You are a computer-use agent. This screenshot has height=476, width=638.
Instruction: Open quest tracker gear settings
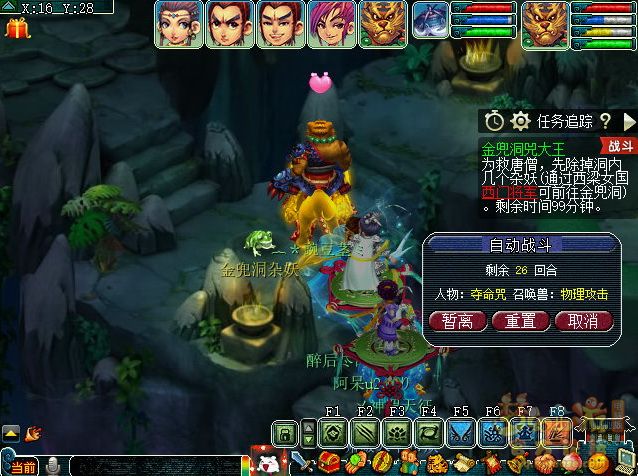(519, 122)
